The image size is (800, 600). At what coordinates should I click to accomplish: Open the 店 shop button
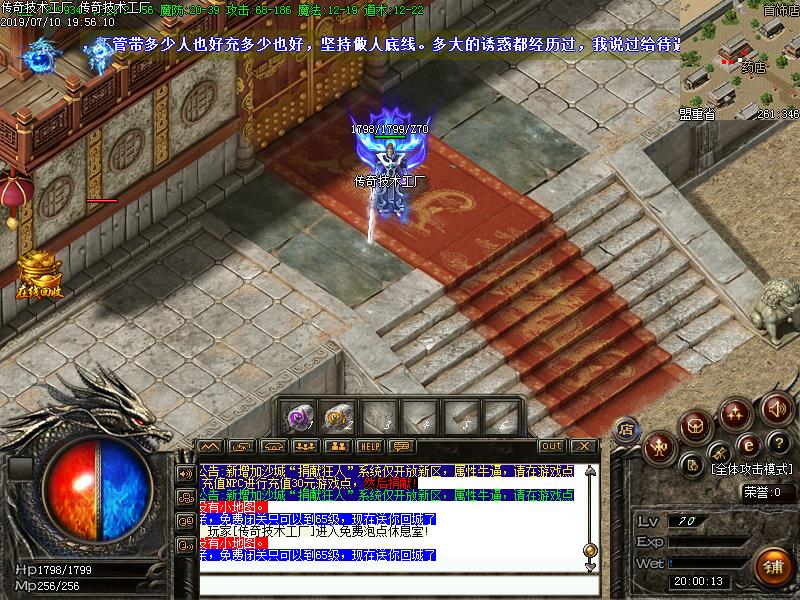[627, 428]
